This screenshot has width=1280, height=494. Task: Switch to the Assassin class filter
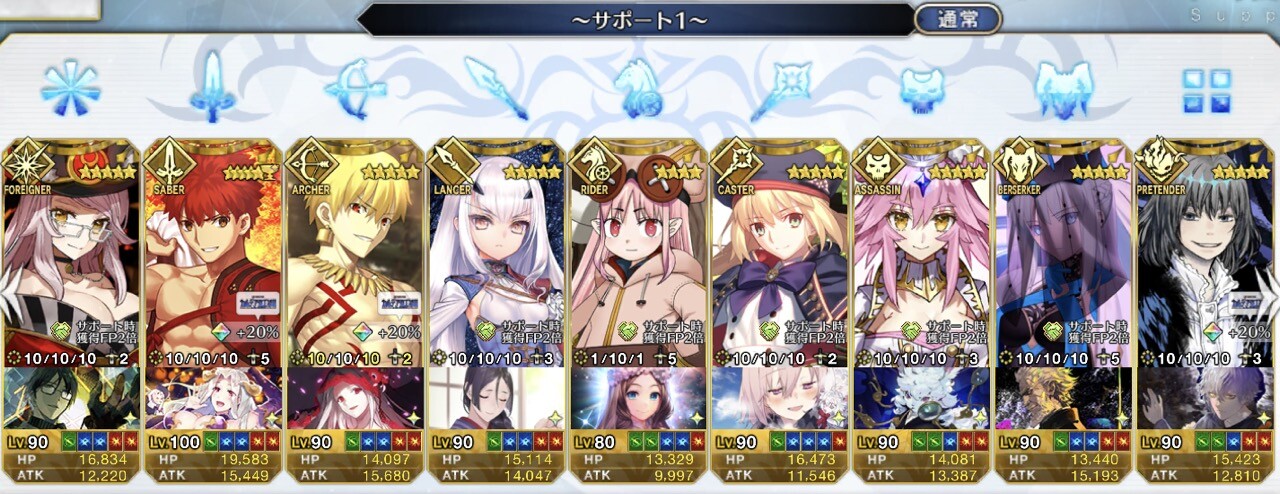tap(922, 88)
